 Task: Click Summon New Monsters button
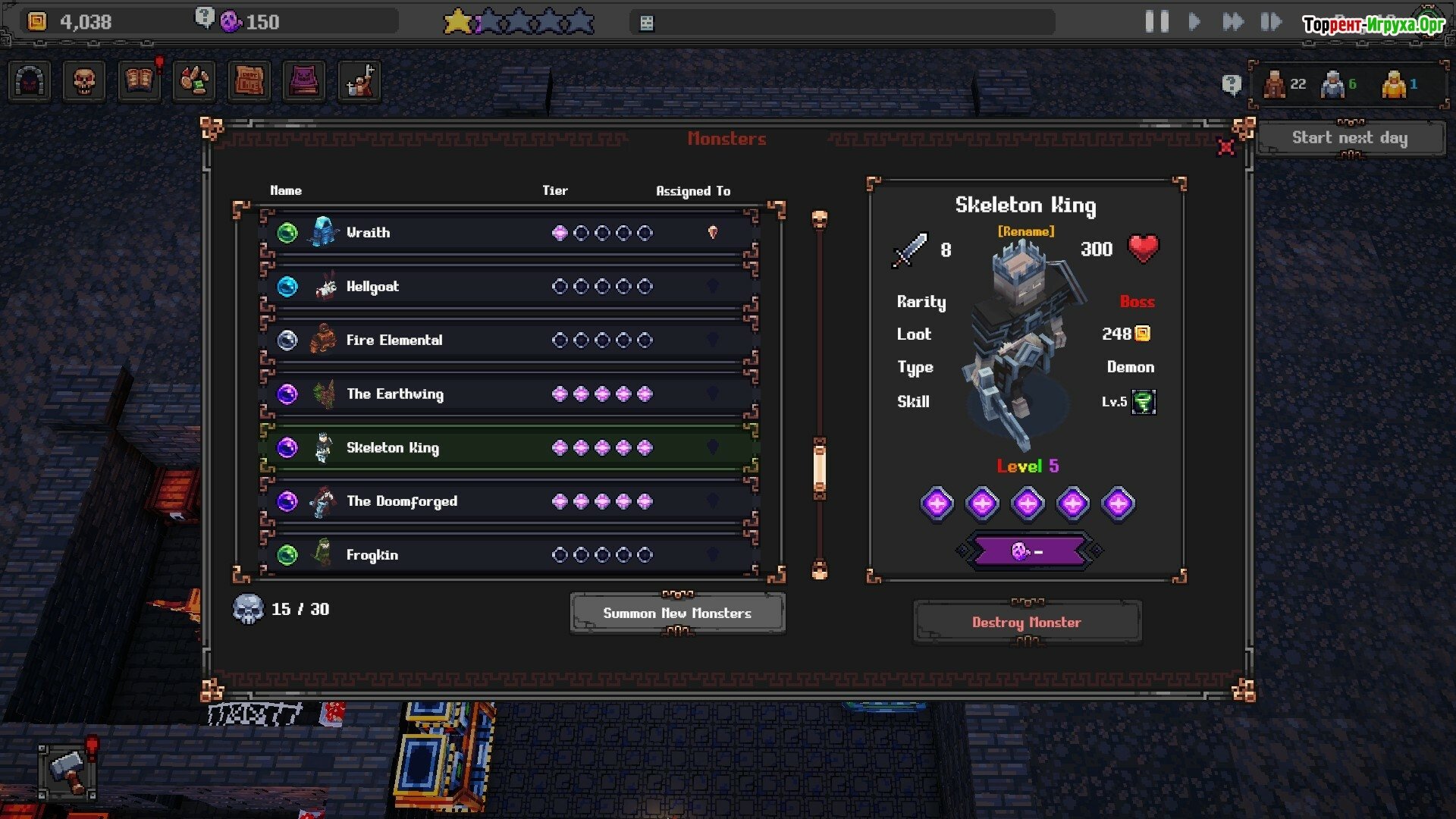point(677,613)
